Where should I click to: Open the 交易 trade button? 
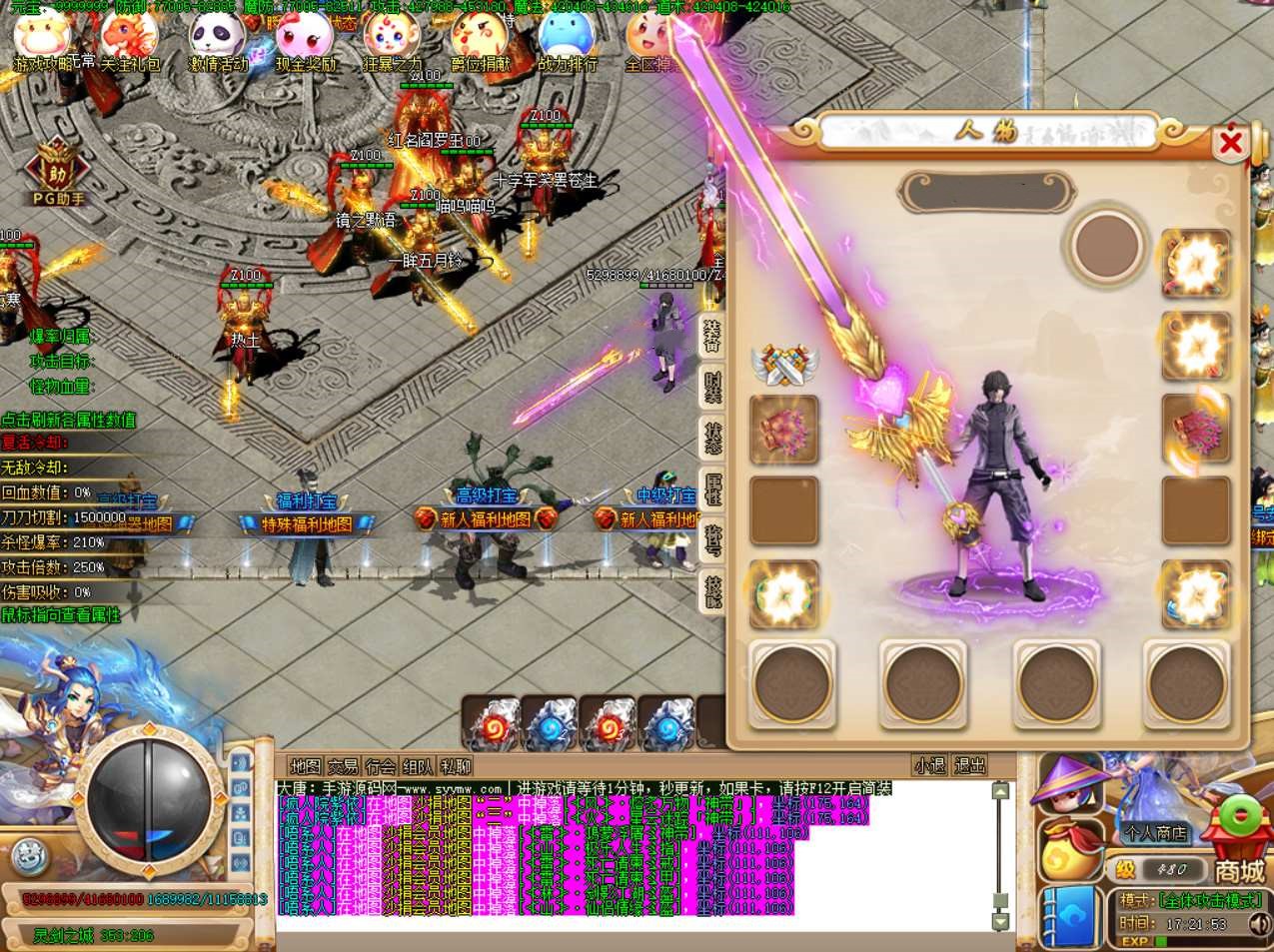point(343,766)
